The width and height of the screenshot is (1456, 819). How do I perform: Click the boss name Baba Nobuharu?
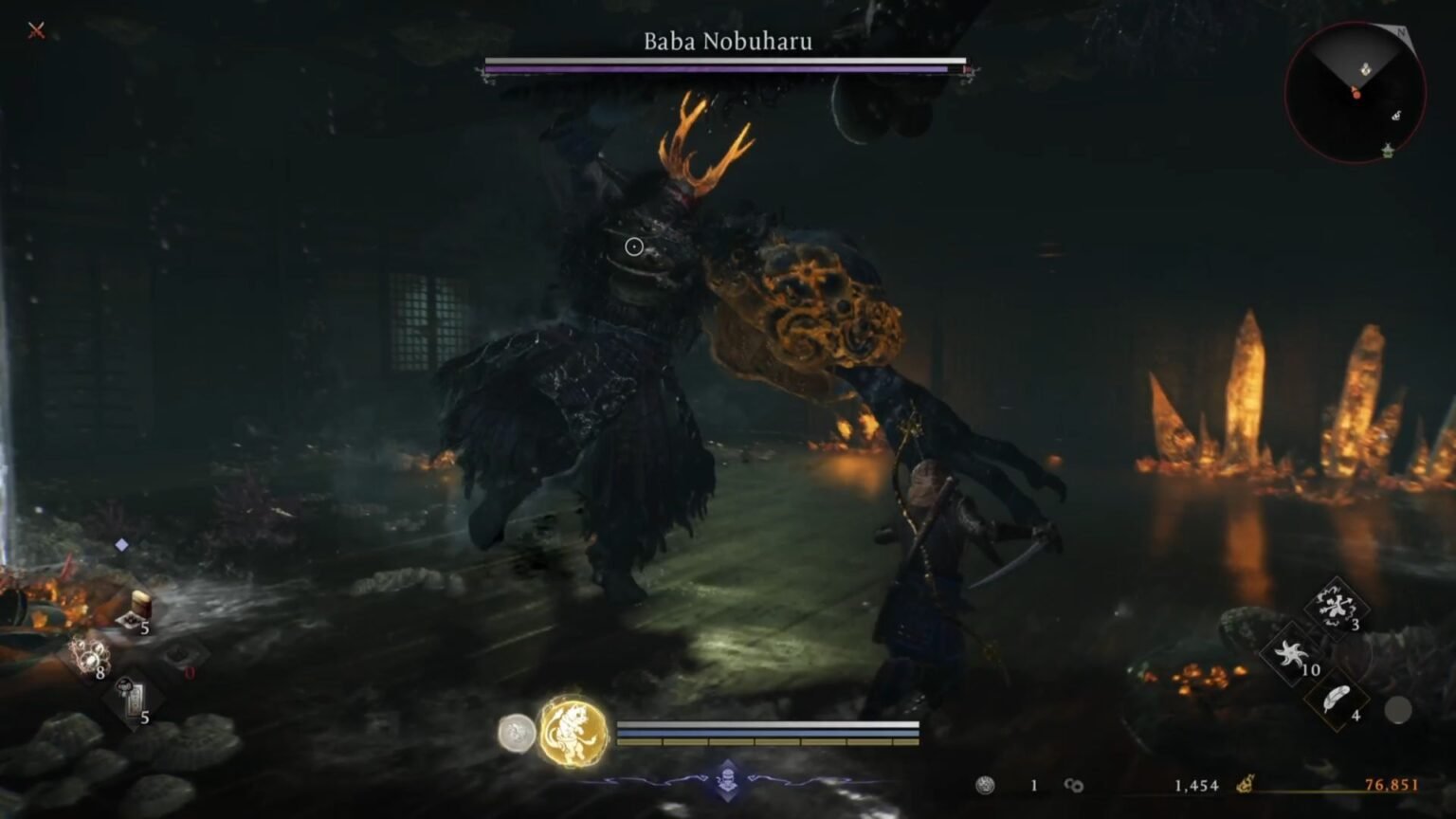(727, 43)
